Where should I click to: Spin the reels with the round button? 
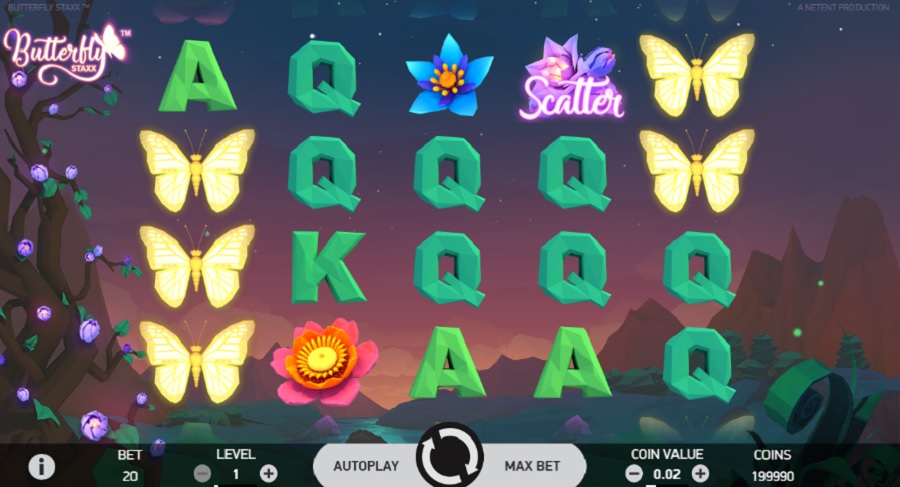[x=449, y=460]
